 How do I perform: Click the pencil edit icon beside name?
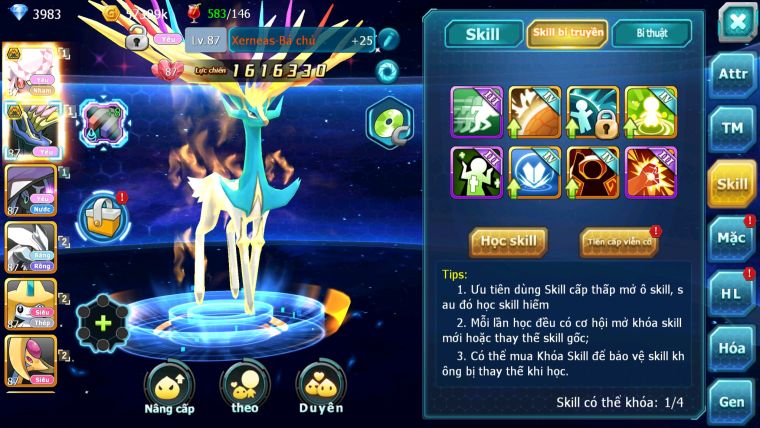click(388, 39)
